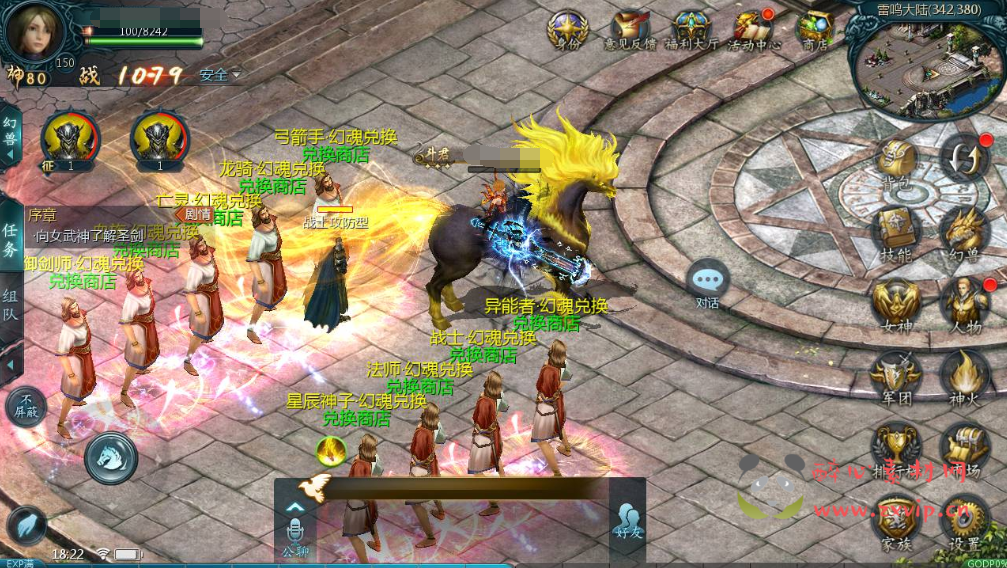Open the 设置 settings gear

click(965, 520)
